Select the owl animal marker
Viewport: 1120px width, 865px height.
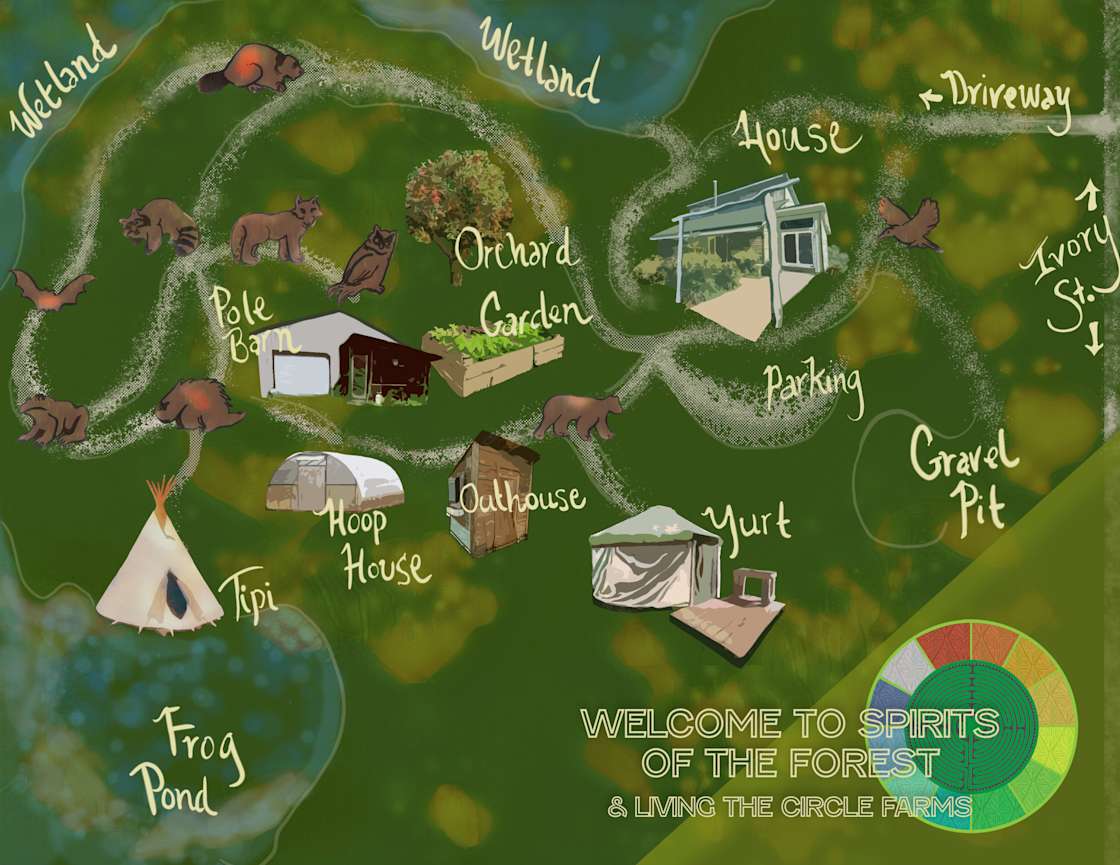pos(366,262)
